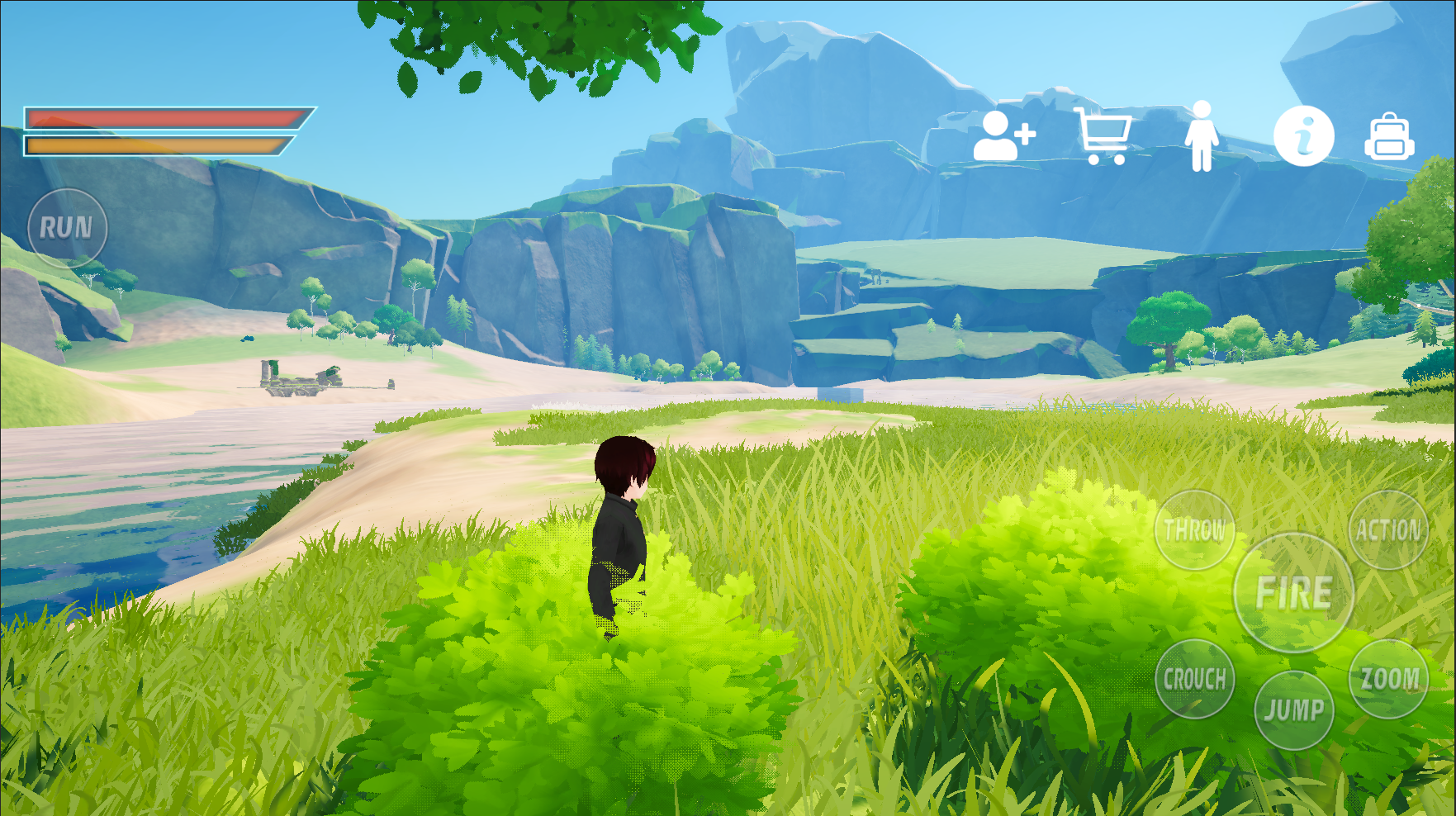This screenshot has height=816, width=1456.
Task: Open the add friend icon
Action: coord(1003,136)
